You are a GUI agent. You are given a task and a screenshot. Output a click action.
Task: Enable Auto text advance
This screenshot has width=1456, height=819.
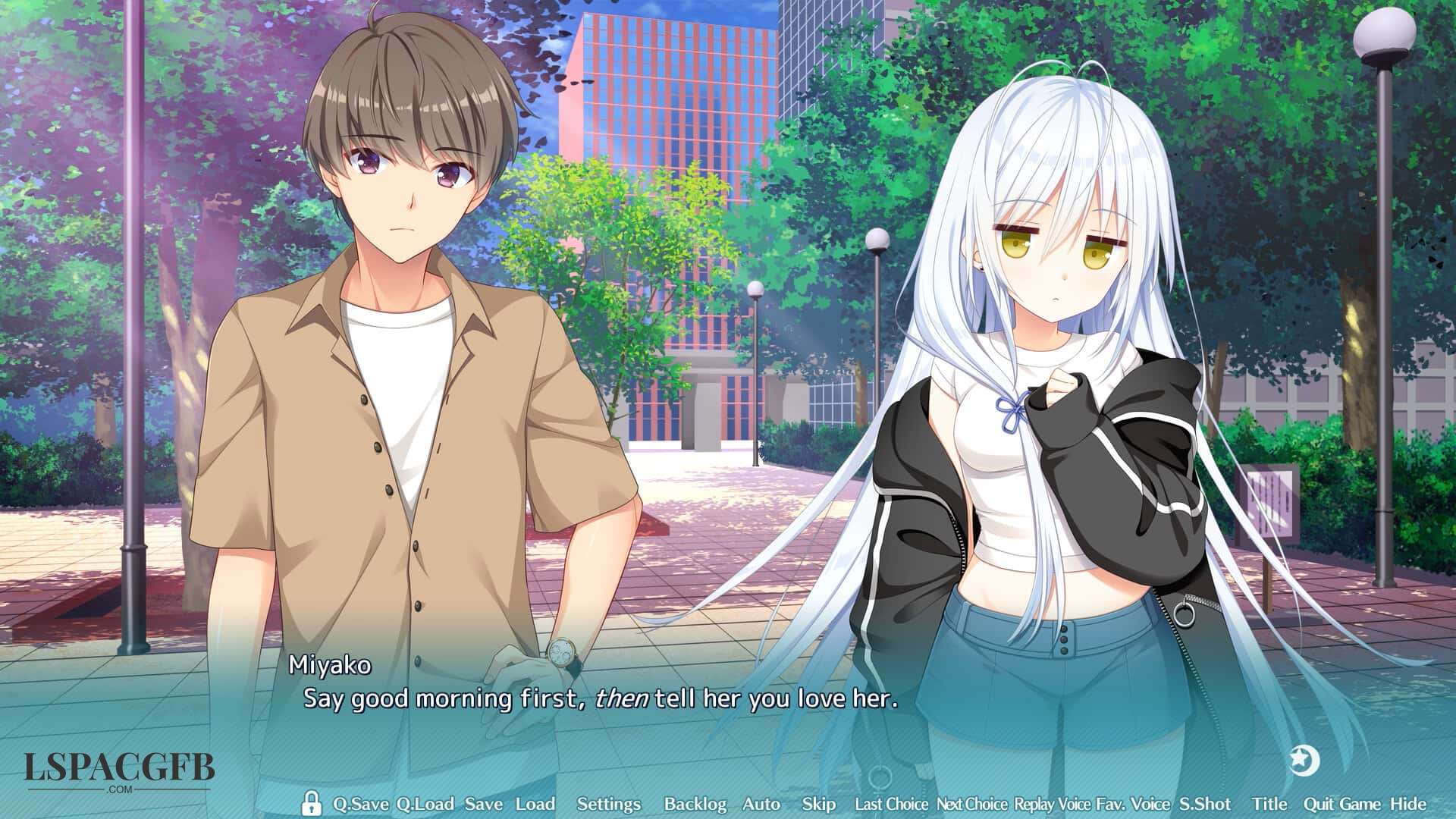761,804
